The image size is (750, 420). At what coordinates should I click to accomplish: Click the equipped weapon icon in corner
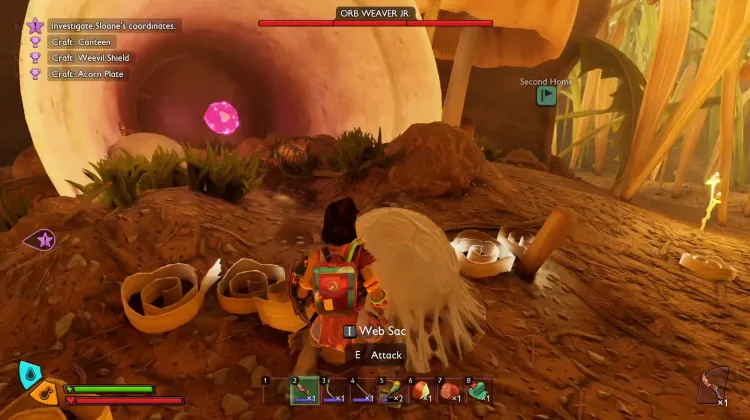pos(715,385)
